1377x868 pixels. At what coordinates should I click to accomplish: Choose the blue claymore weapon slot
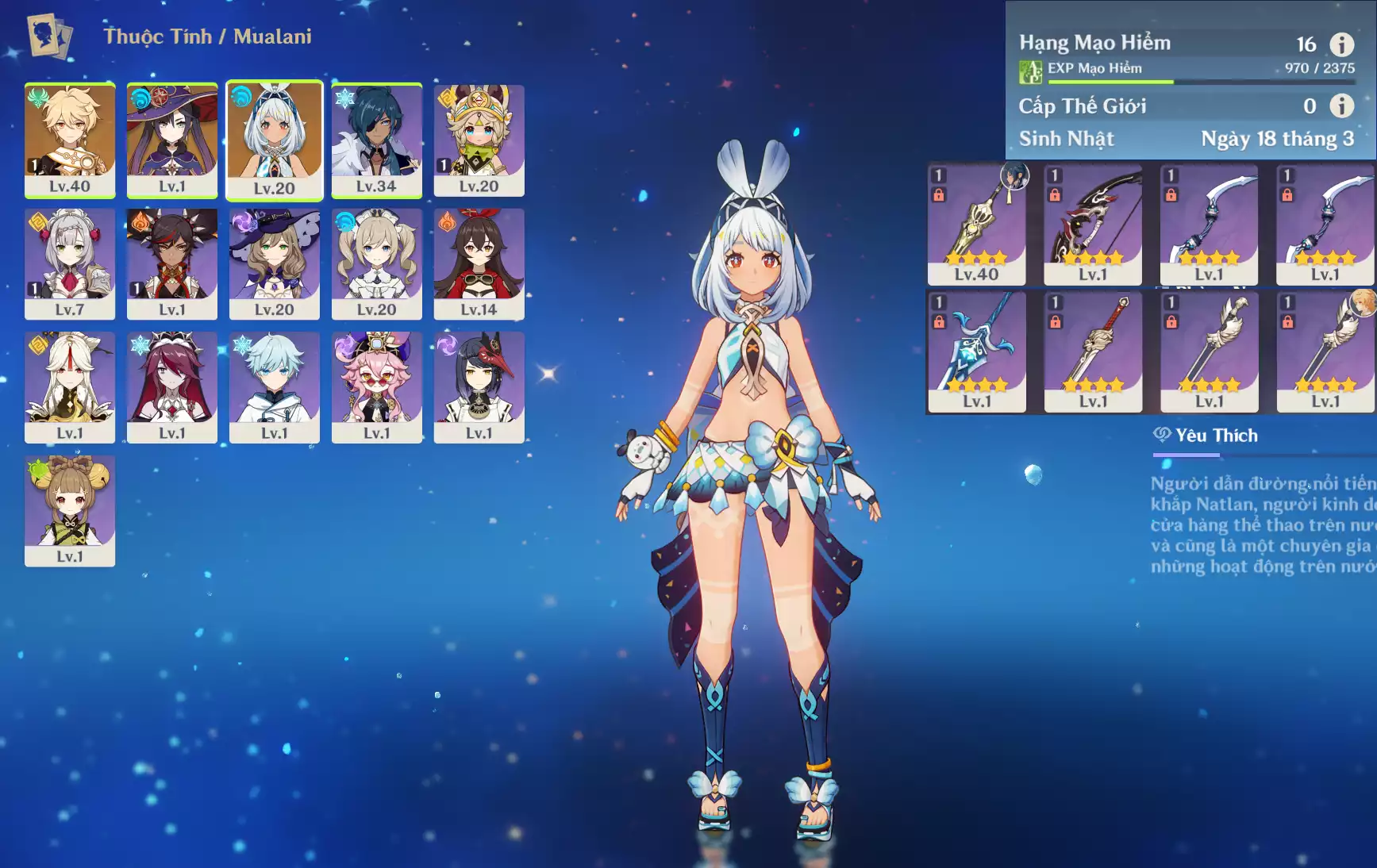point(977,351)
